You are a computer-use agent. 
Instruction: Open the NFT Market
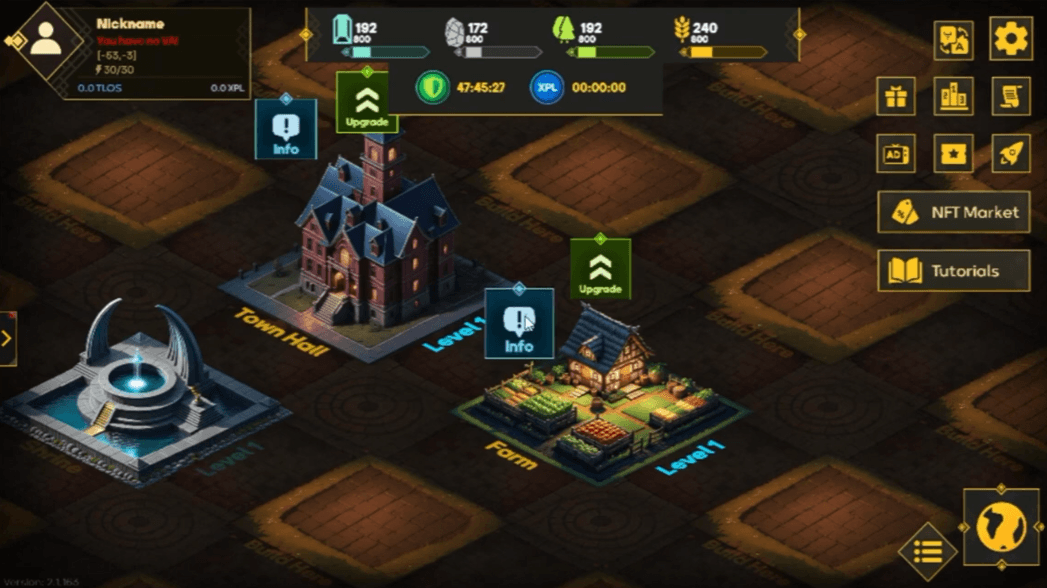[953, 212]
